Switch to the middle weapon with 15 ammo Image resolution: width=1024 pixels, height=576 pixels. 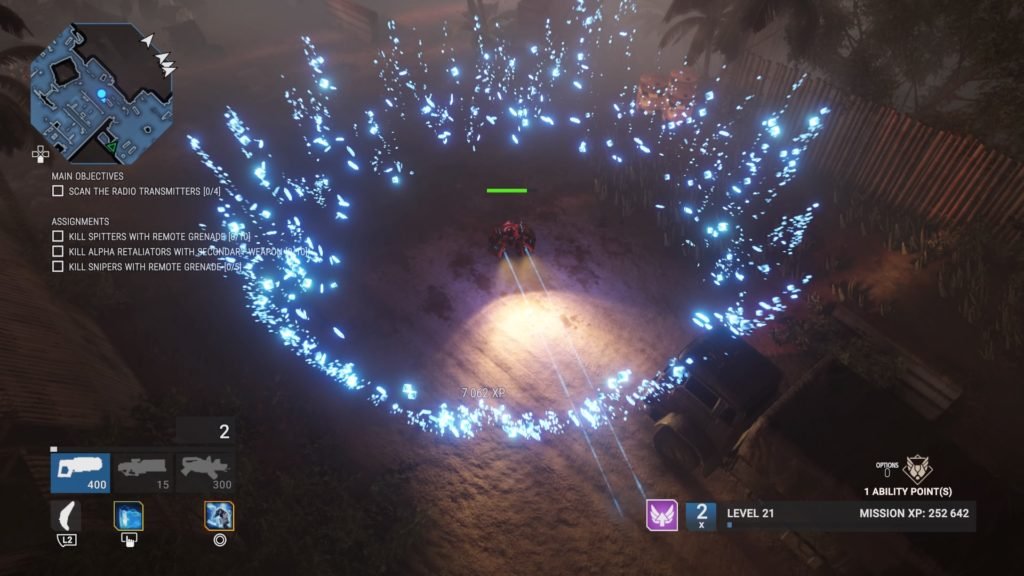(142, 473)
